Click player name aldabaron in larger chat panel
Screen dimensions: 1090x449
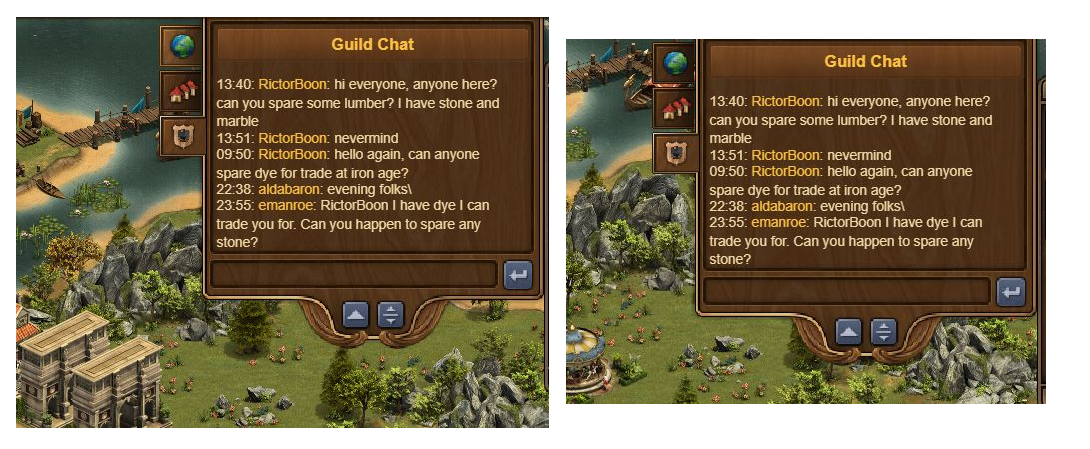[x=290, y=189]
